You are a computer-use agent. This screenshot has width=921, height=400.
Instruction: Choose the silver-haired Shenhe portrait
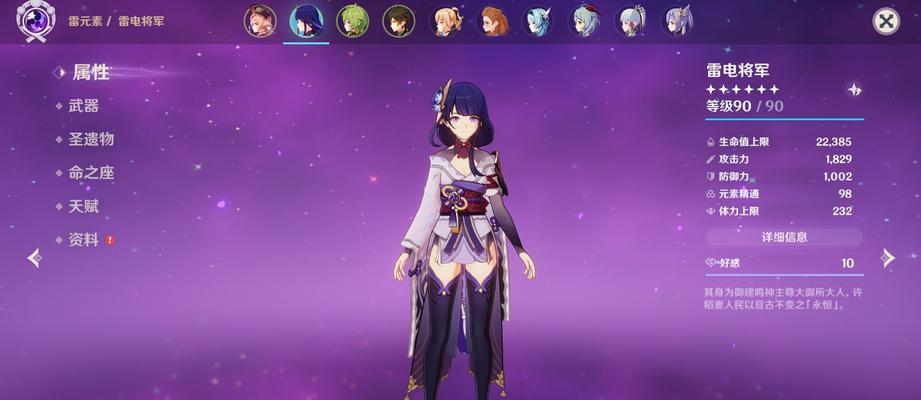[x=631, y=21]
